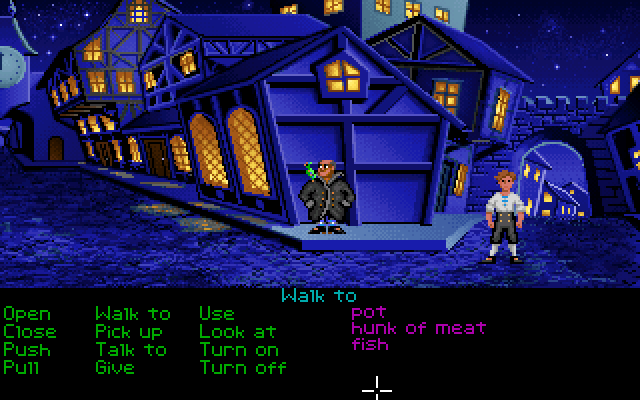Choose the Use verb
The width and height of the screenshot is (640, 400).
[216, 314]
